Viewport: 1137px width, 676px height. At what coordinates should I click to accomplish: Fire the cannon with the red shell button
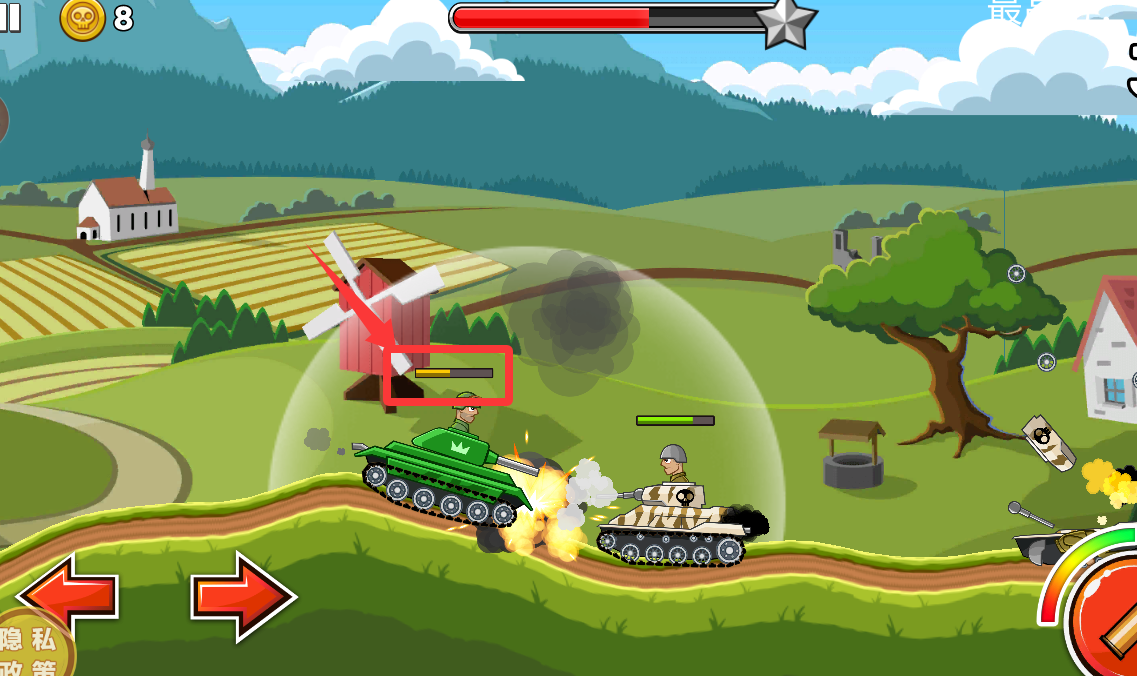[x=1107, y=619]
